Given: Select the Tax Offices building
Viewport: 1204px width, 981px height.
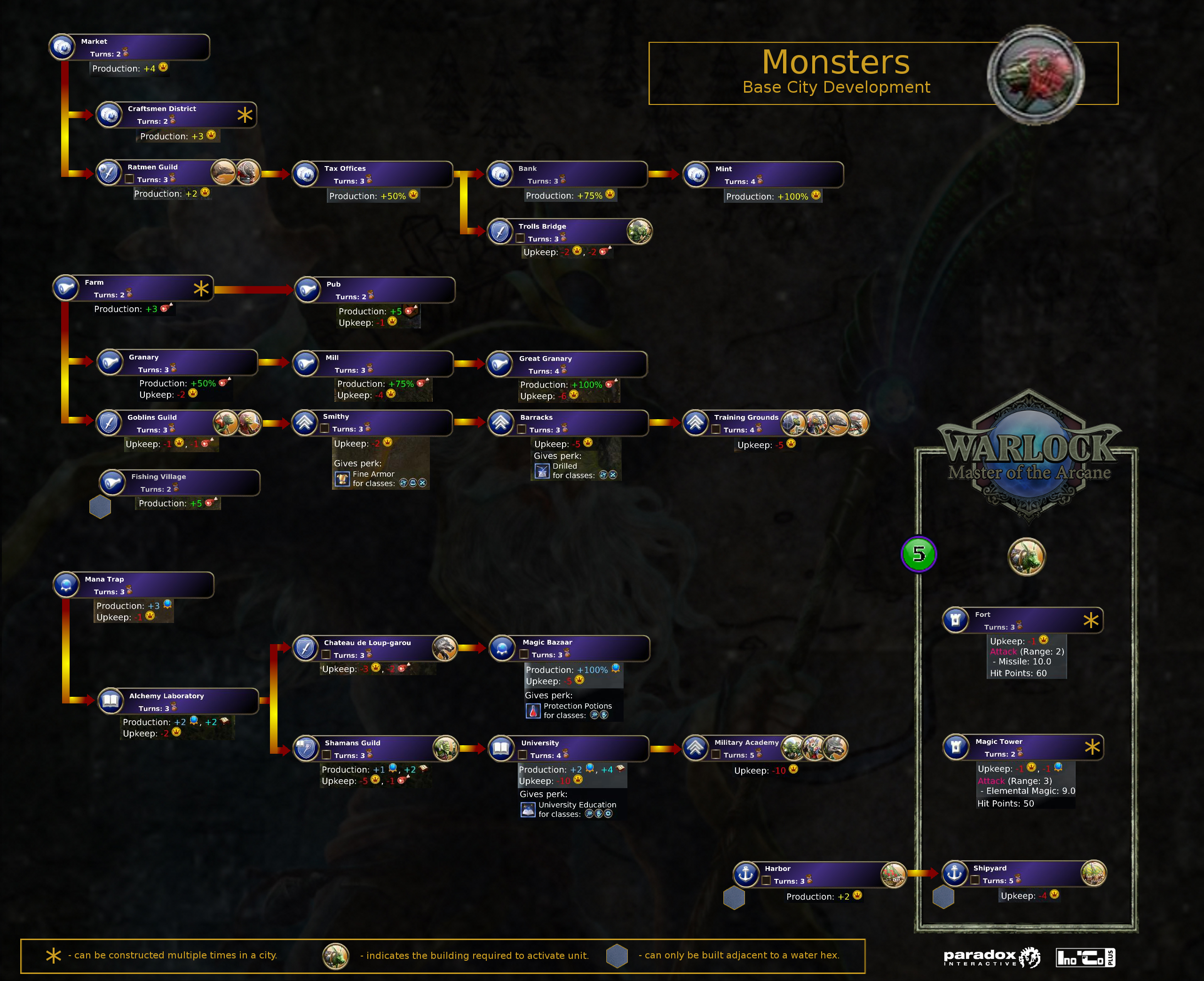Looking at the screenshot, I should point(372,175).
